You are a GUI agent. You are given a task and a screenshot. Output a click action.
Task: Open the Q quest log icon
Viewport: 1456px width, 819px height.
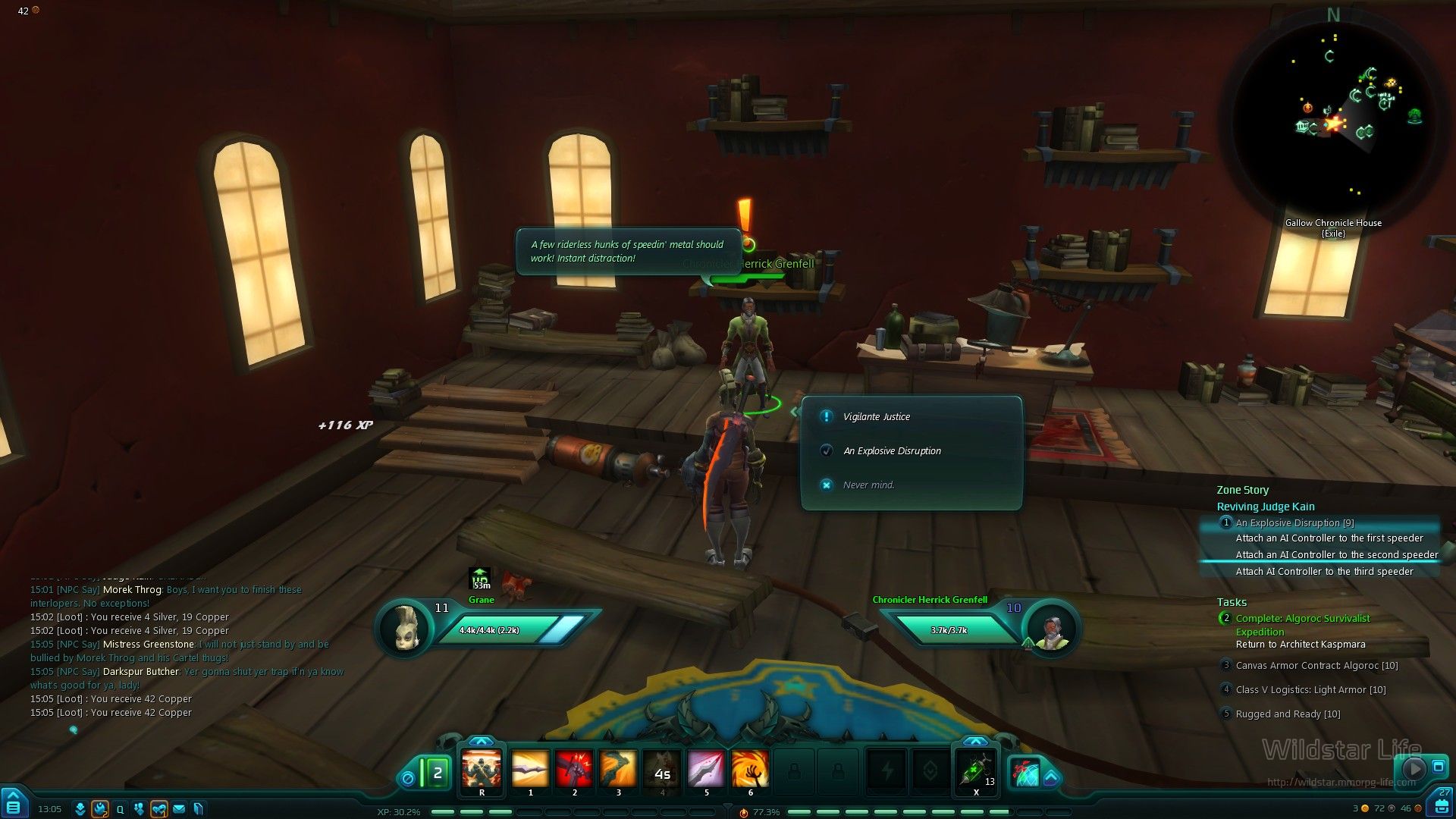point(120,809)
